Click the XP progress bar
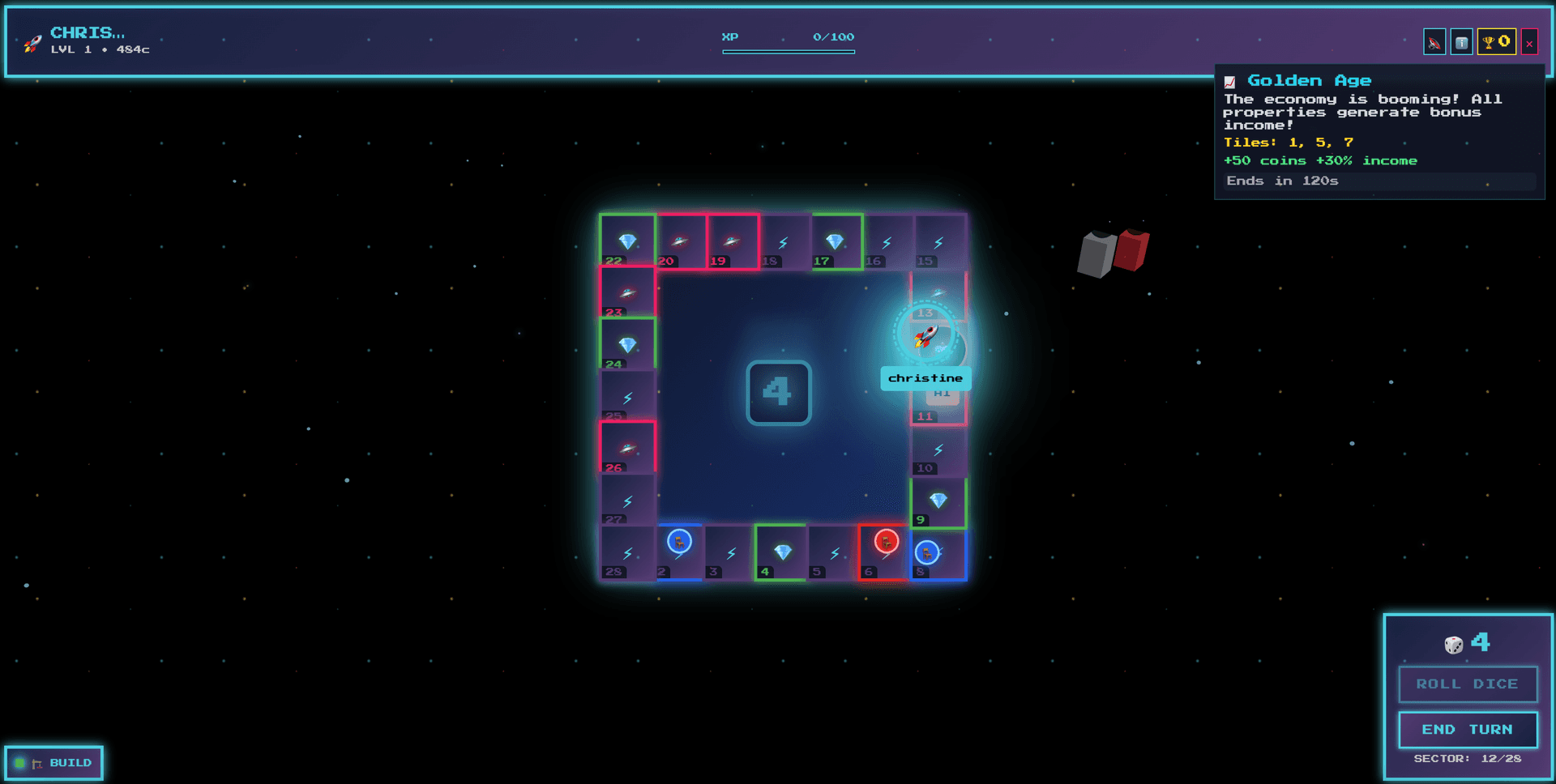 789,50
